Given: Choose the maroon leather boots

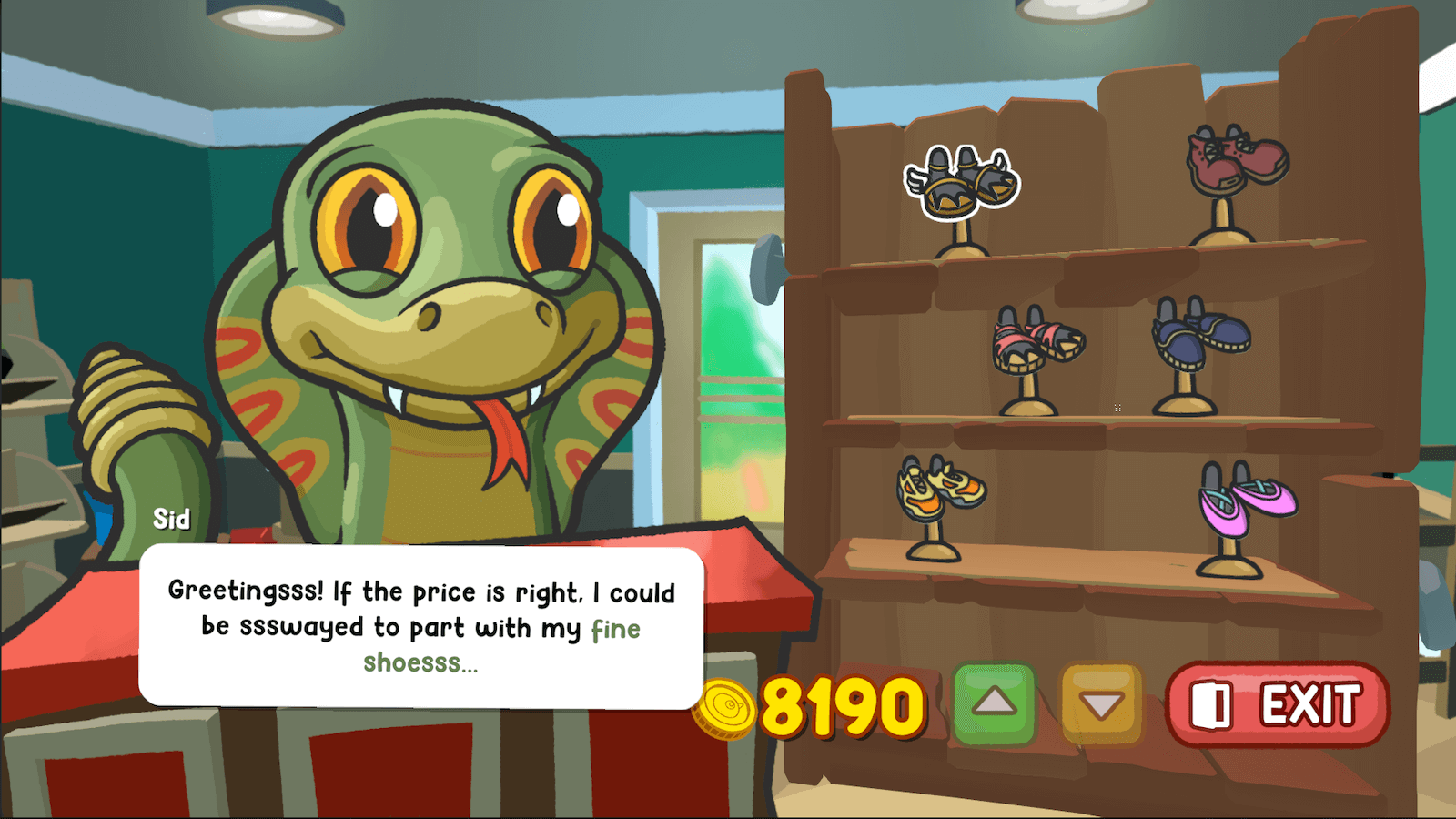Looking at the screenshot, I should tap(1236, 160).
